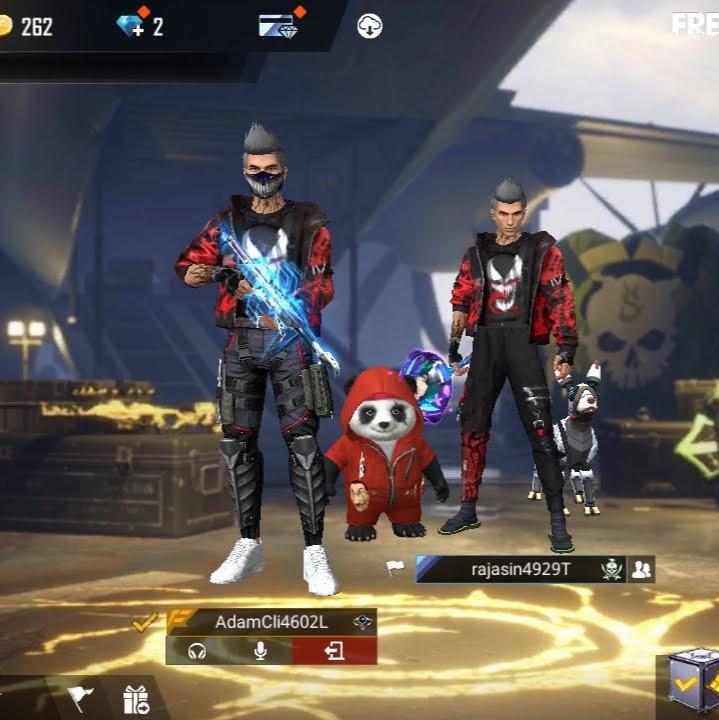The width and height of the screenshot is (719, 720).
Task: Select the rajasin4929T player name tag
Action: coord(520,569)
